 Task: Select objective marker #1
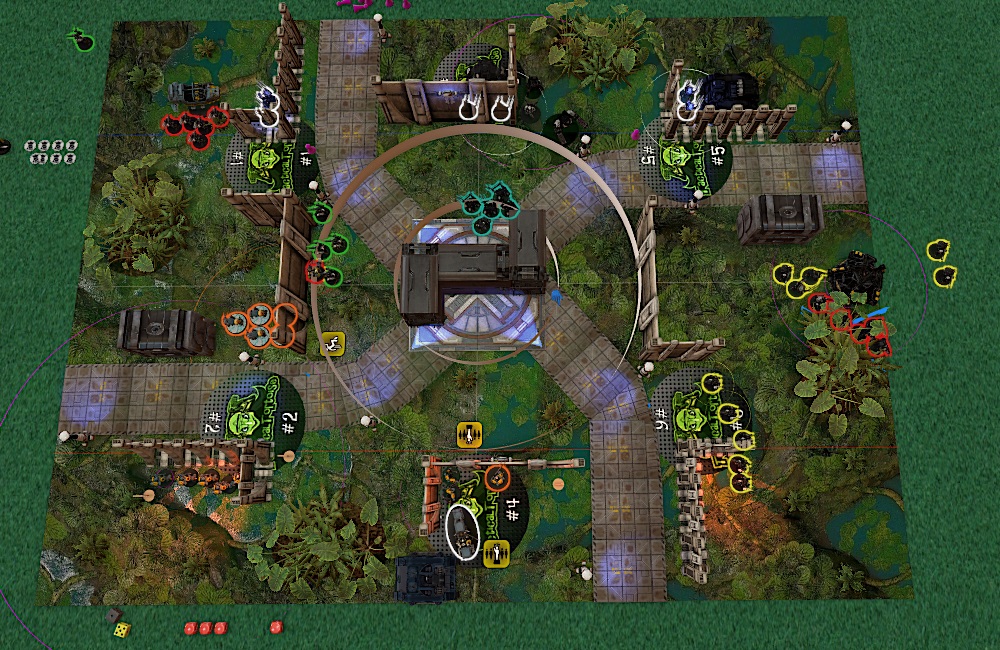click(272, 160)
